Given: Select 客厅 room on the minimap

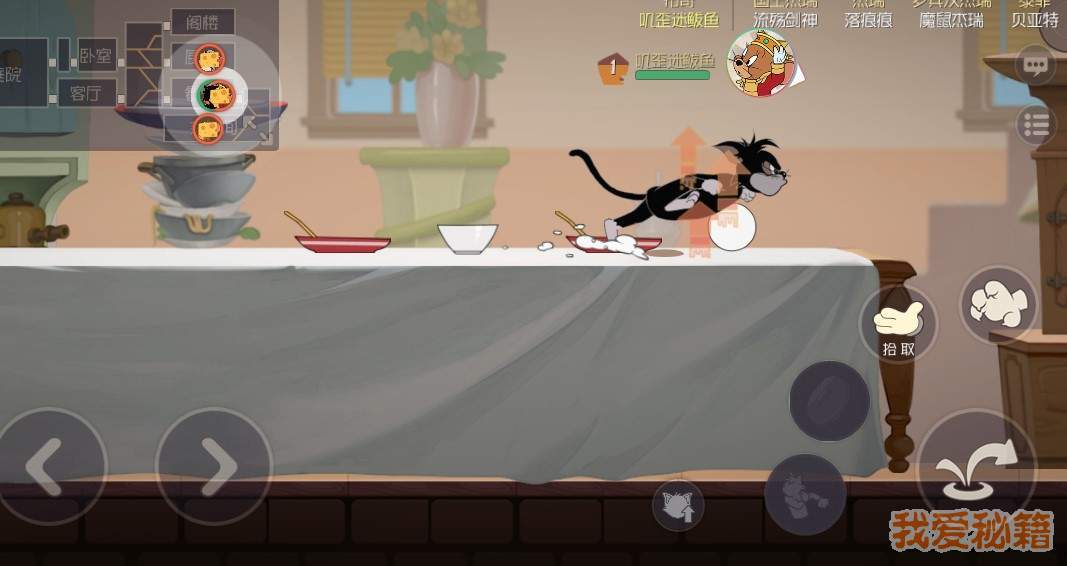Looking at the screenshot, I should [87, 94].
